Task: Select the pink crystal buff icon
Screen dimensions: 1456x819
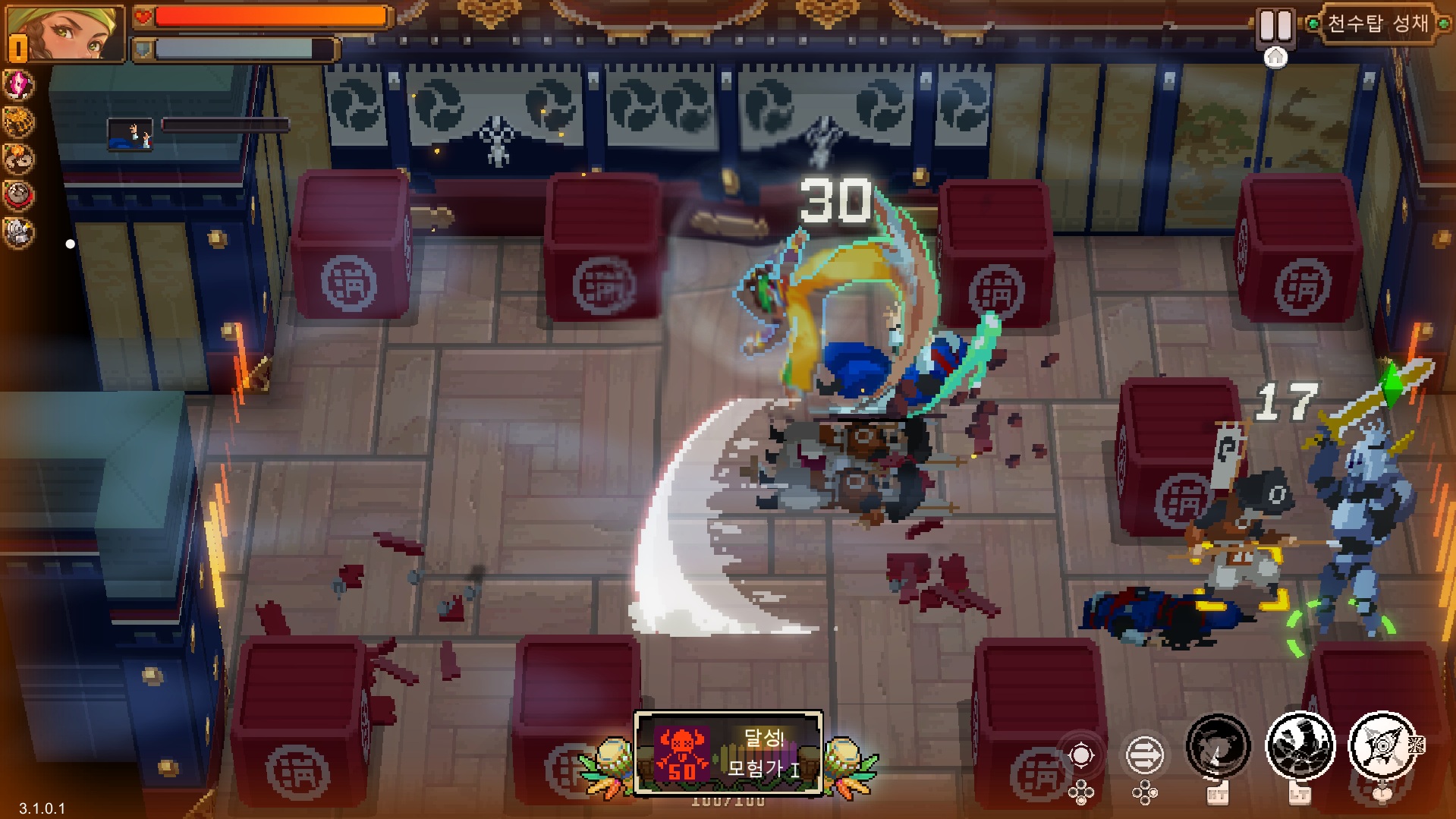Action: [18, 84]
